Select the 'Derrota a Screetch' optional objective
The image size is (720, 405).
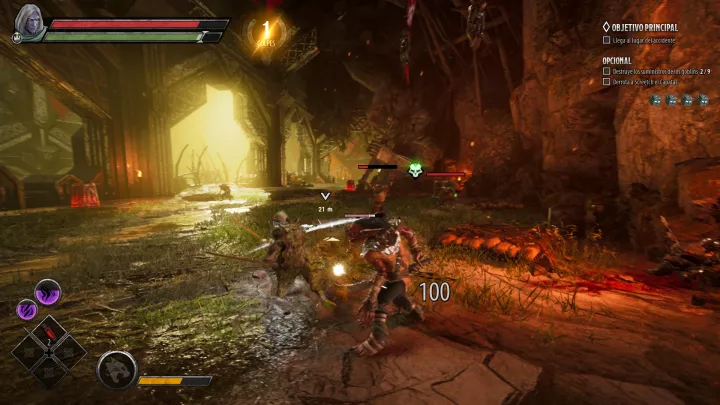(x=647, y=83)
